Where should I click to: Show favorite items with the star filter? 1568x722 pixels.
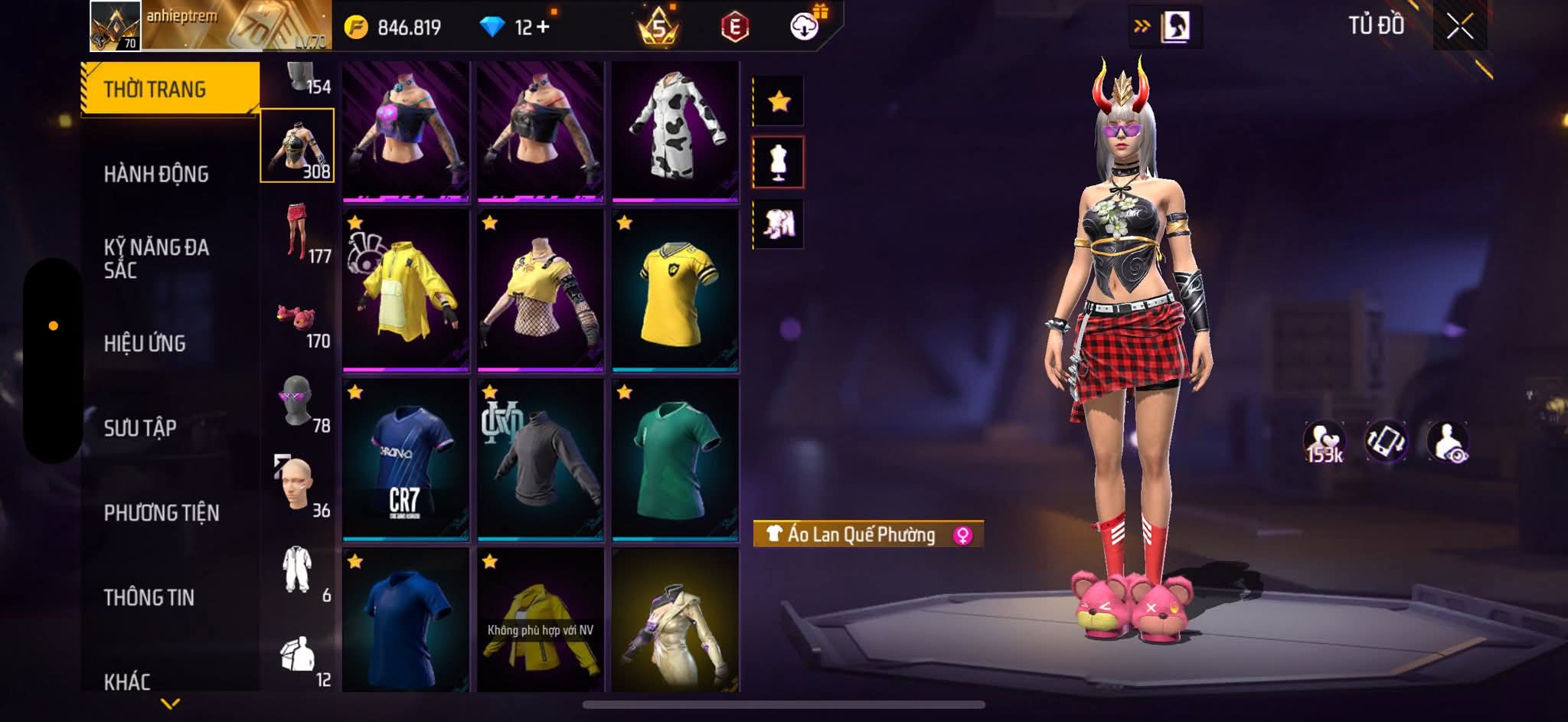point(779,101)
